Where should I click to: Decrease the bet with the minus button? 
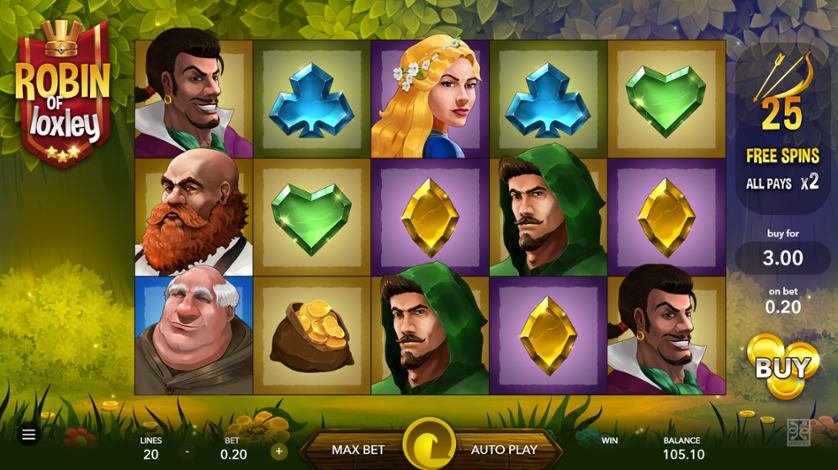click(x=186, y=451)
